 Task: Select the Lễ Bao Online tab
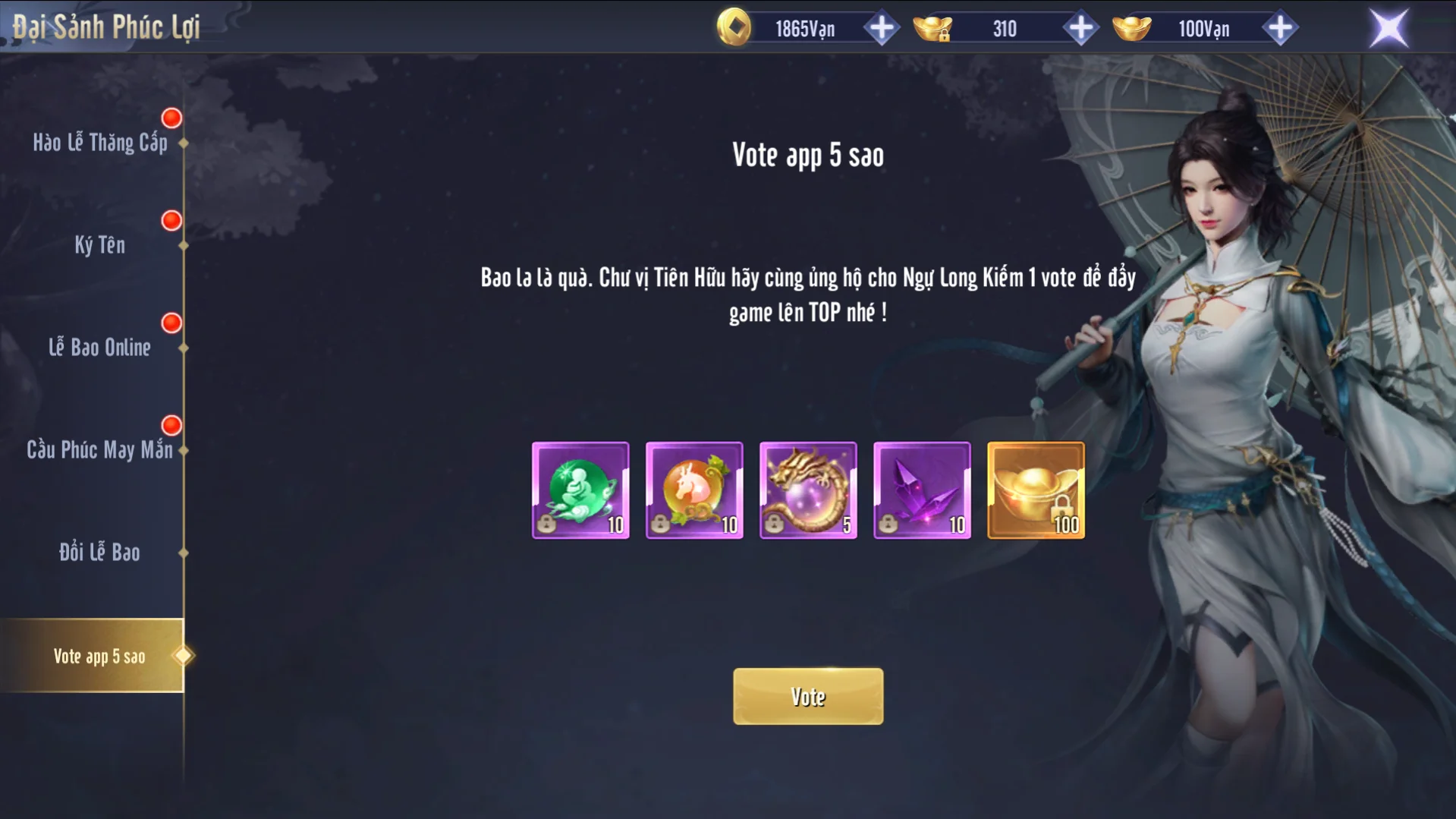99,348
